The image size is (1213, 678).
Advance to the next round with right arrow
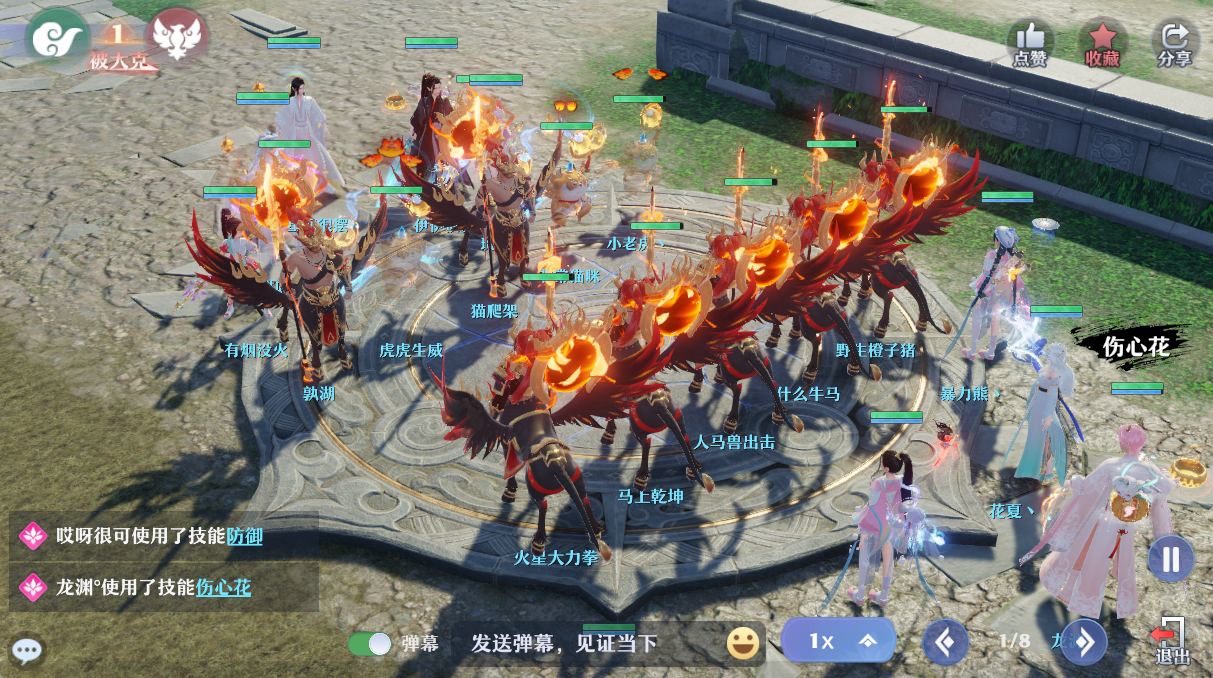click(1084, 642)
